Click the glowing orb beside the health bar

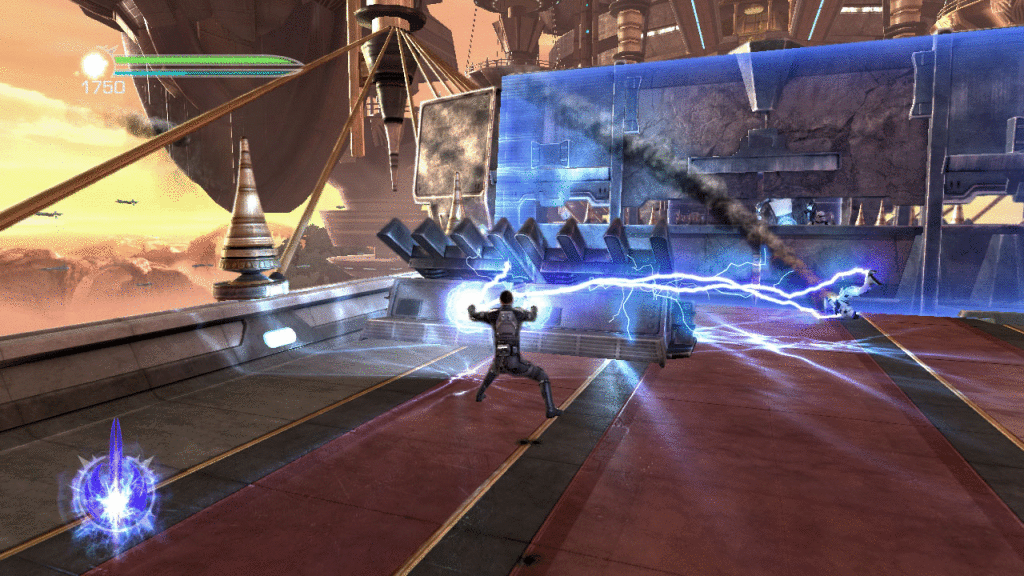pos(95,65)
